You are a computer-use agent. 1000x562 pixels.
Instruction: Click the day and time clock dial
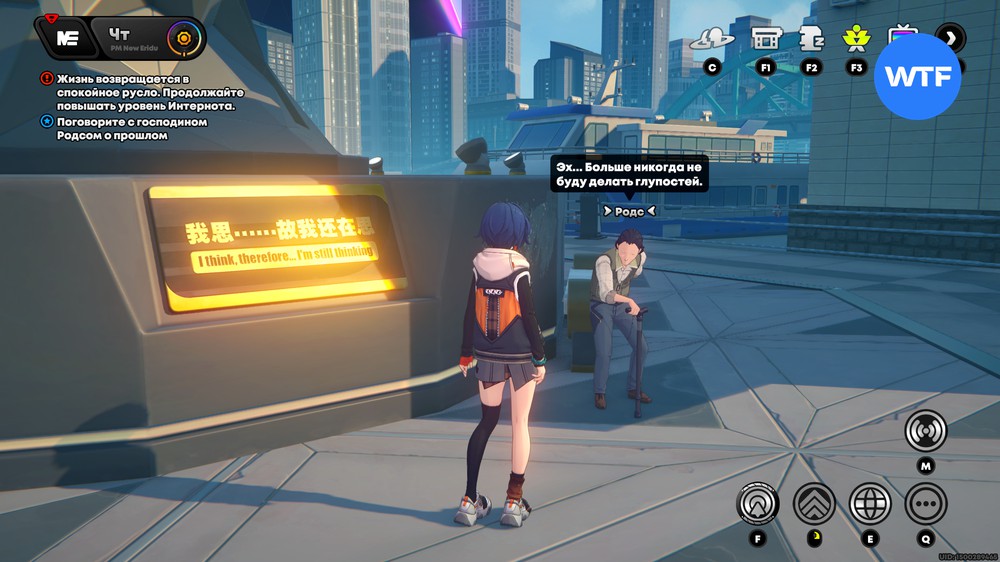pos(183,39)
